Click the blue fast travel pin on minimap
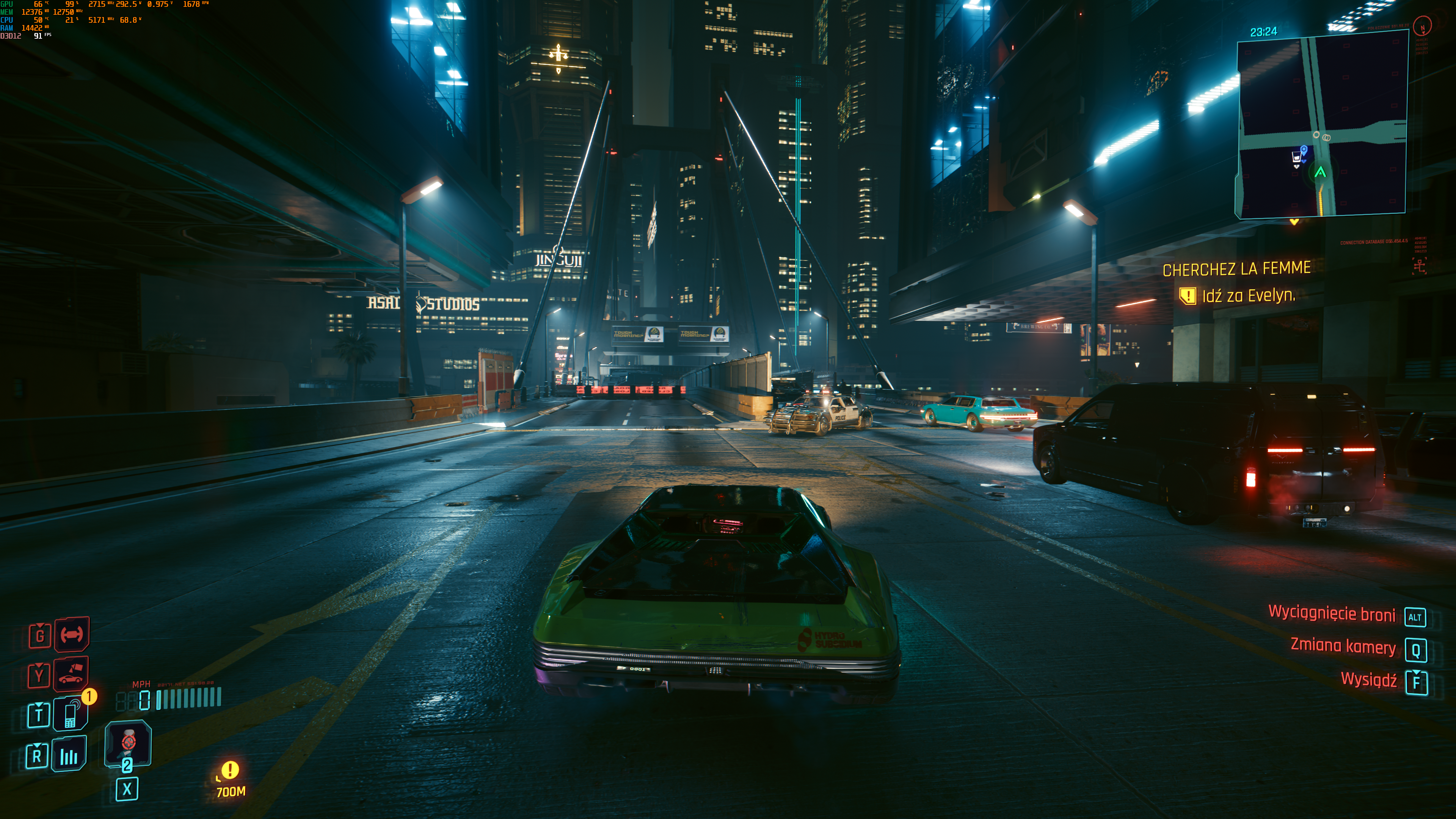 point(1304,150)
